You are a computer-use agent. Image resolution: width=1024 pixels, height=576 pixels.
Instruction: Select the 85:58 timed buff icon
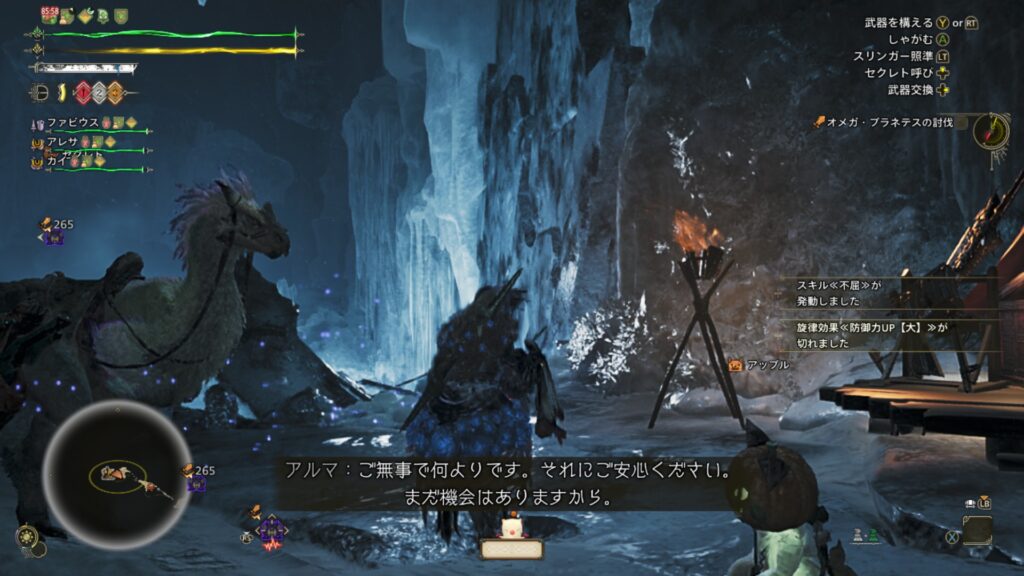click(x=50, y=15)
